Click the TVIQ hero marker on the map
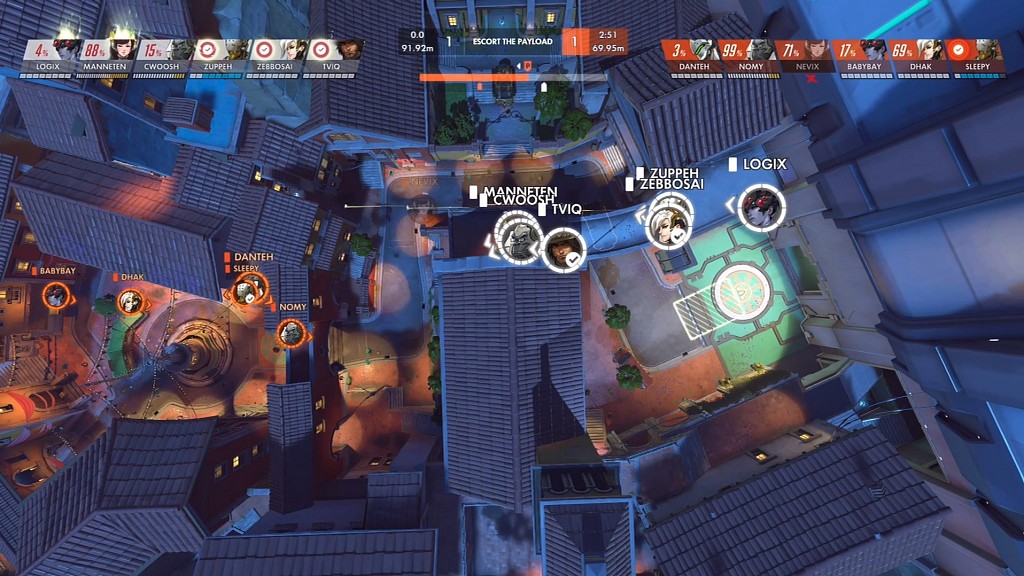Screen dimensions: 1024x576 pyautogui.click(x=563, y=249)
